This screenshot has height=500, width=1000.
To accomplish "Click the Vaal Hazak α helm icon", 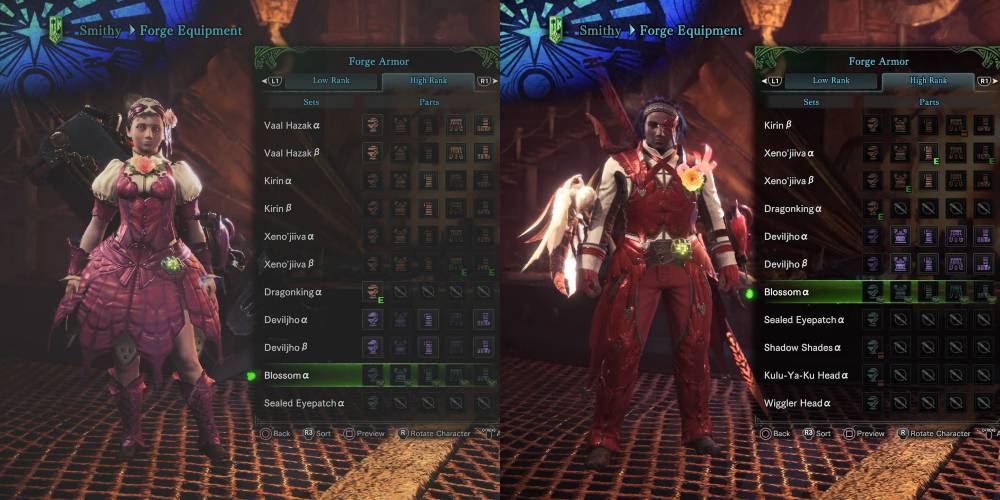I will pyautogui.click(x=373, y=125).
